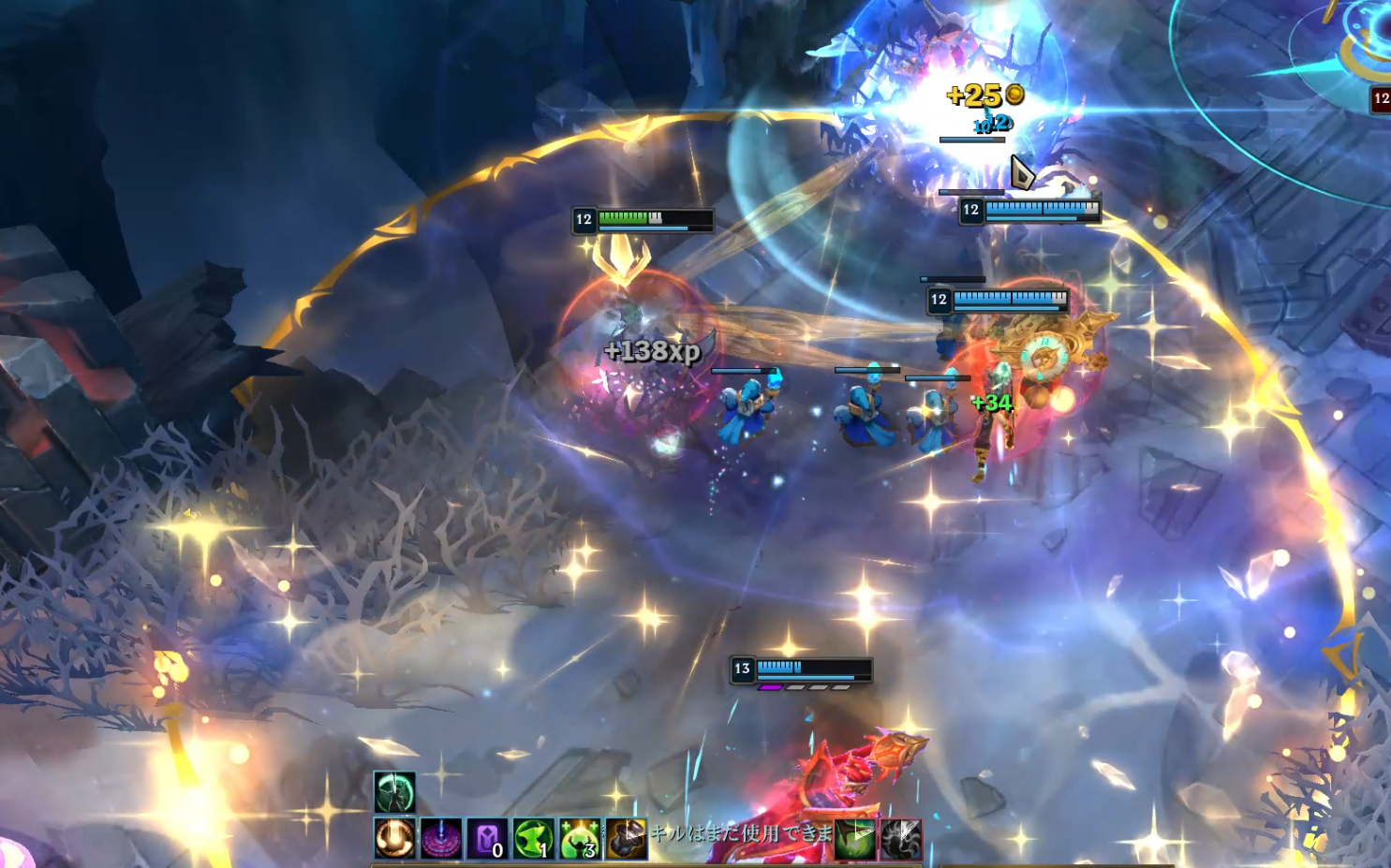Select the purple vortex buff icon
This screenshot has width=1391, height=868.
tap(440, 838)
